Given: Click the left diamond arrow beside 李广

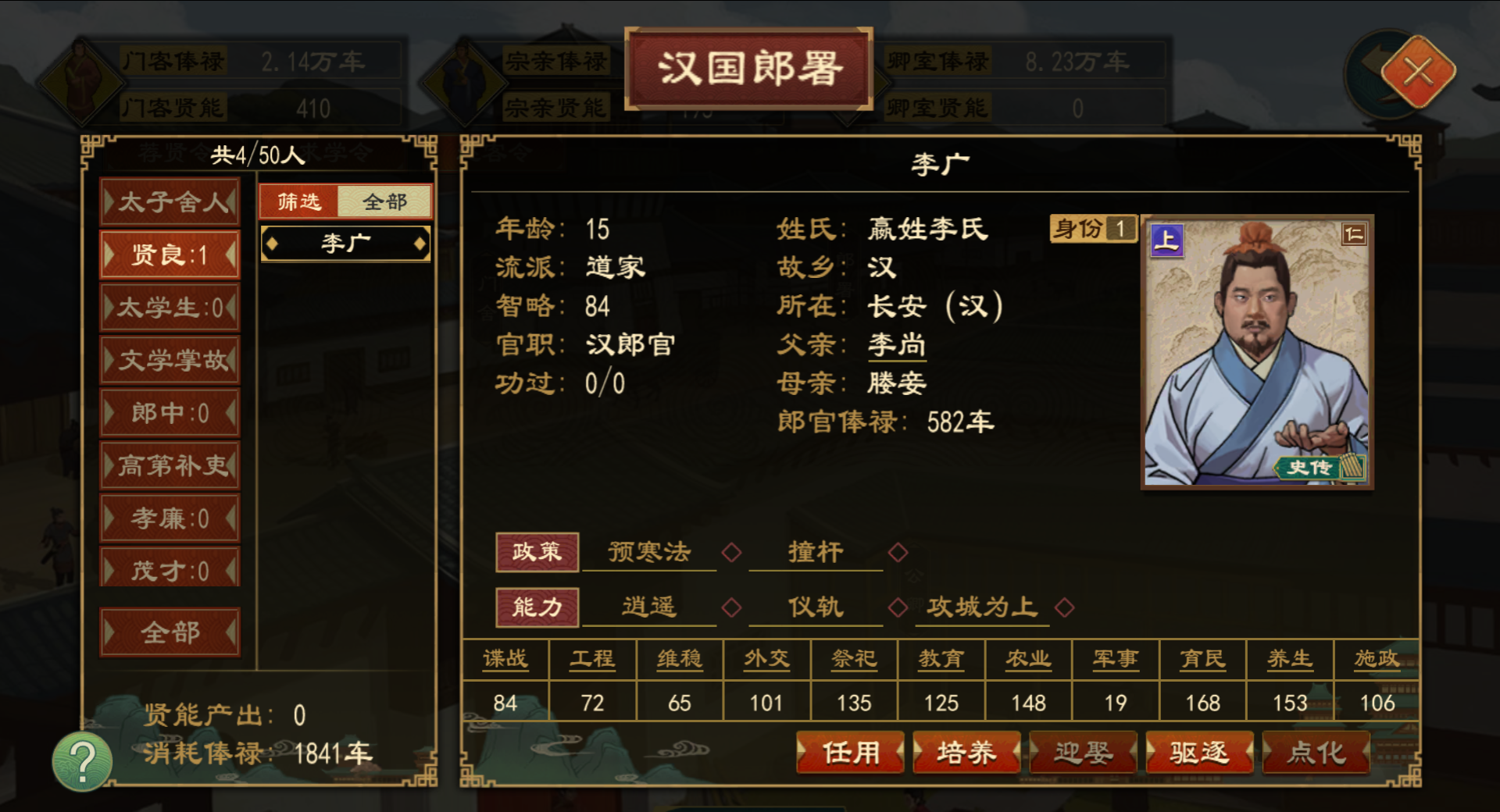Looking at the screenshot, I should (273, 243).
